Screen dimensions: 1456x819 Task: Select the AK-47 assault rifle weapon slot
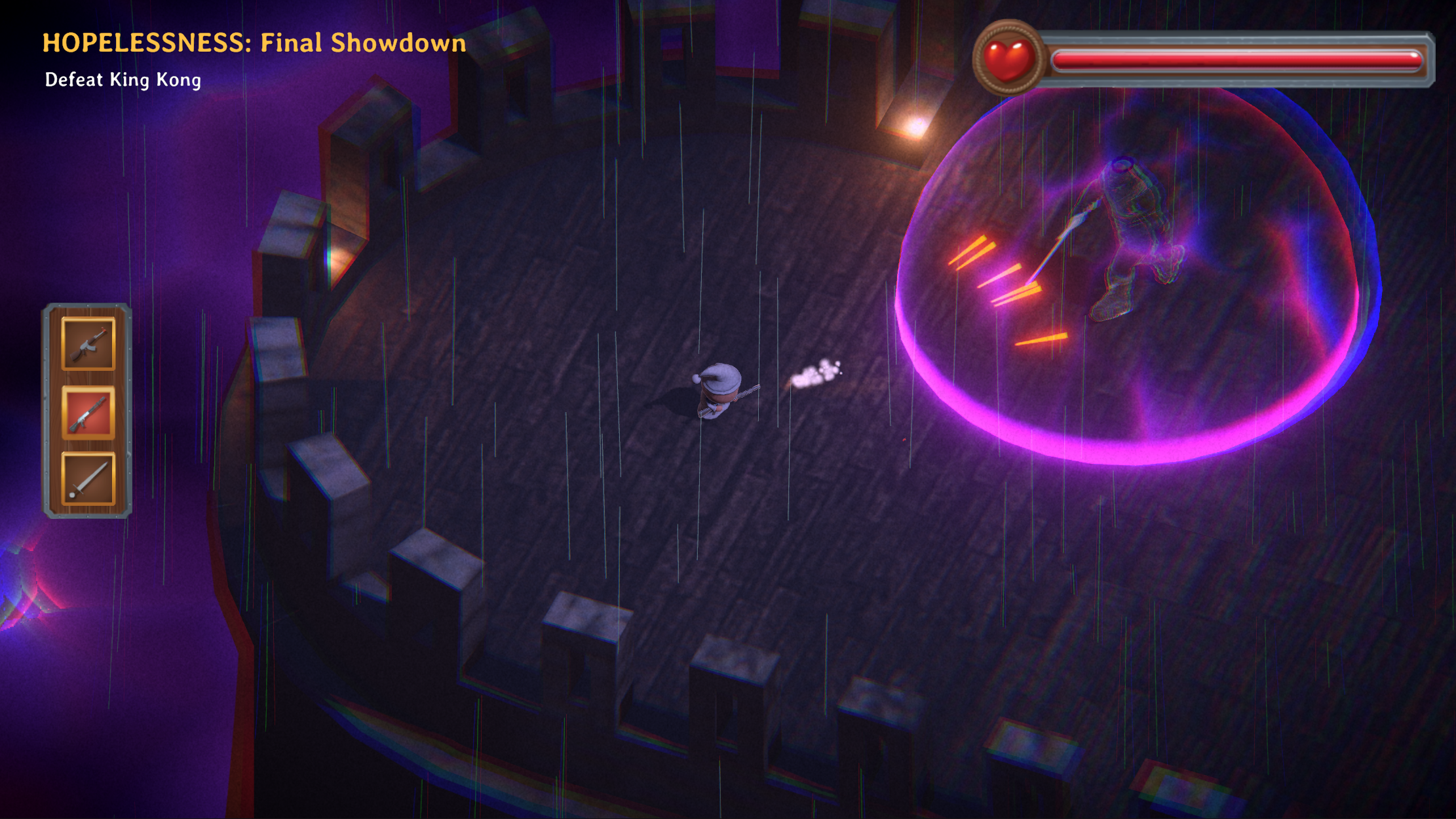pos(88,344)
